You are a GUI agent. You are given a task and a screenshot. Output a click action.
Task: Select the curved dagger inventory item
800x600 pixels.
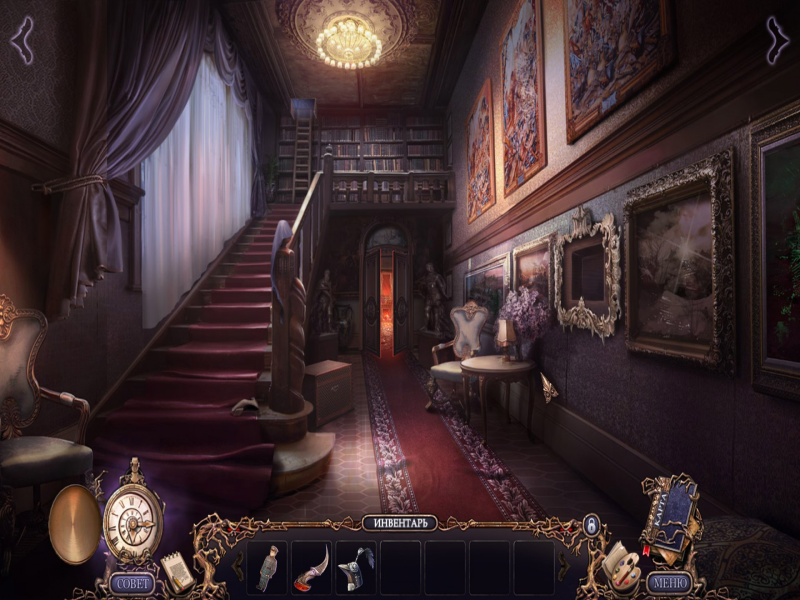[310, 567]
